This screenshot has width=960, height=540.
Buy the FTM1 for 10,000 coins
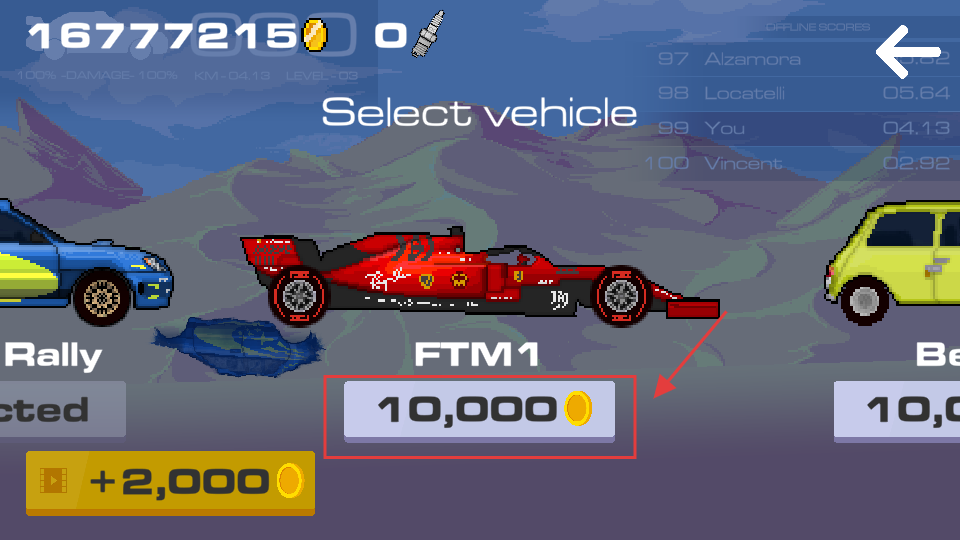coord(479,409)
